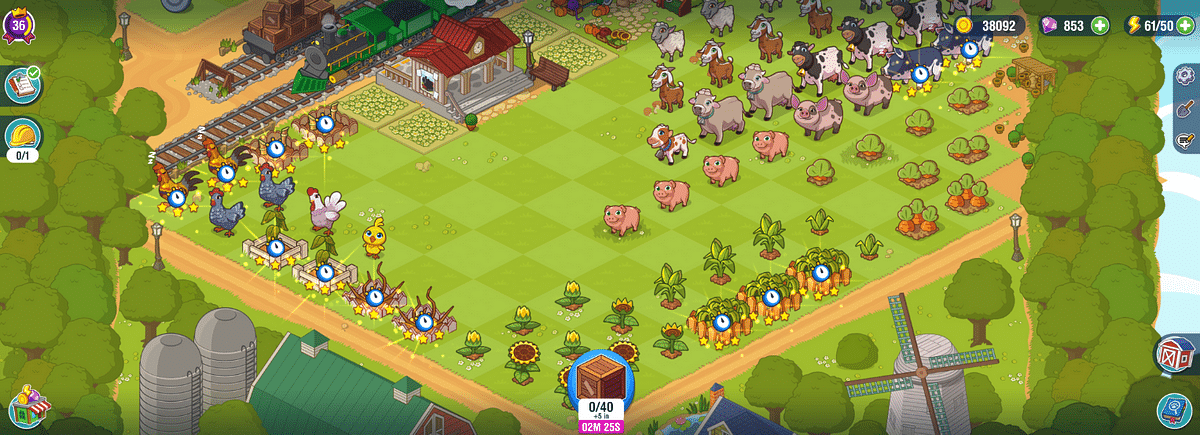
Task: Click the plus button to buy gems
Action: click(x=1100, y=25)
